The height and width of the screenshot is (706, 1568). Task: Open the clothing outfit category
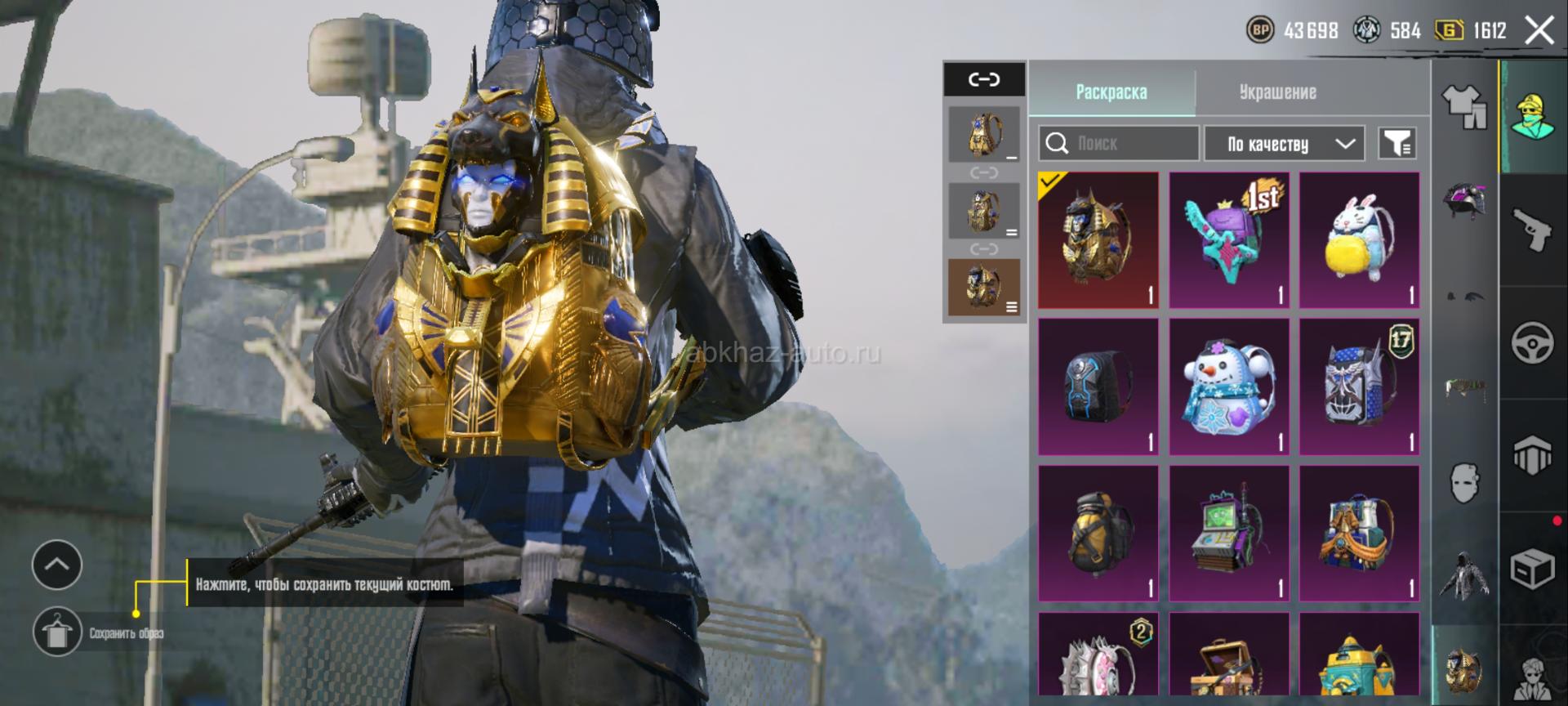click(x=1466, y=107)
